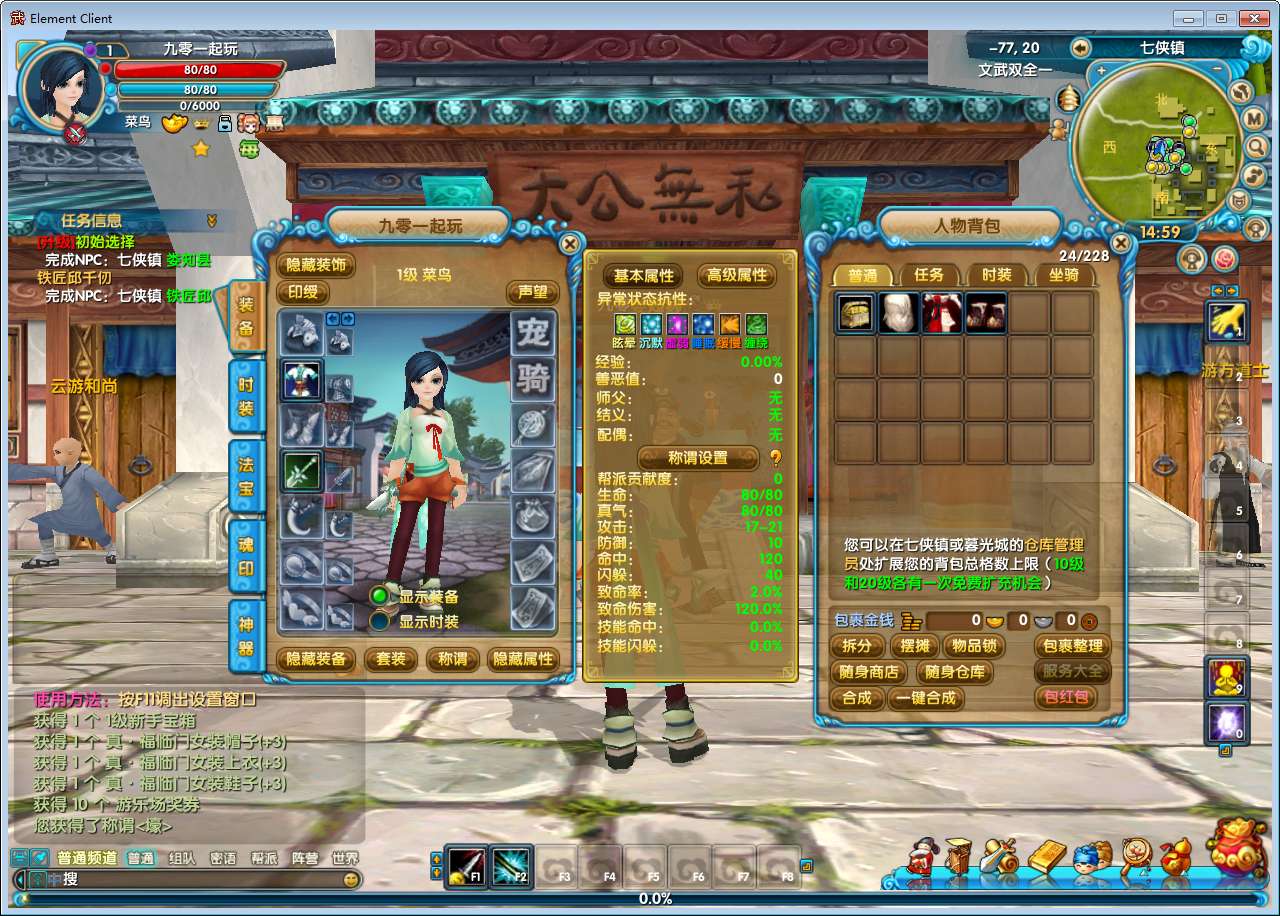
Task: Expand the skill bar with the up arrows
Action: point(437,858)
